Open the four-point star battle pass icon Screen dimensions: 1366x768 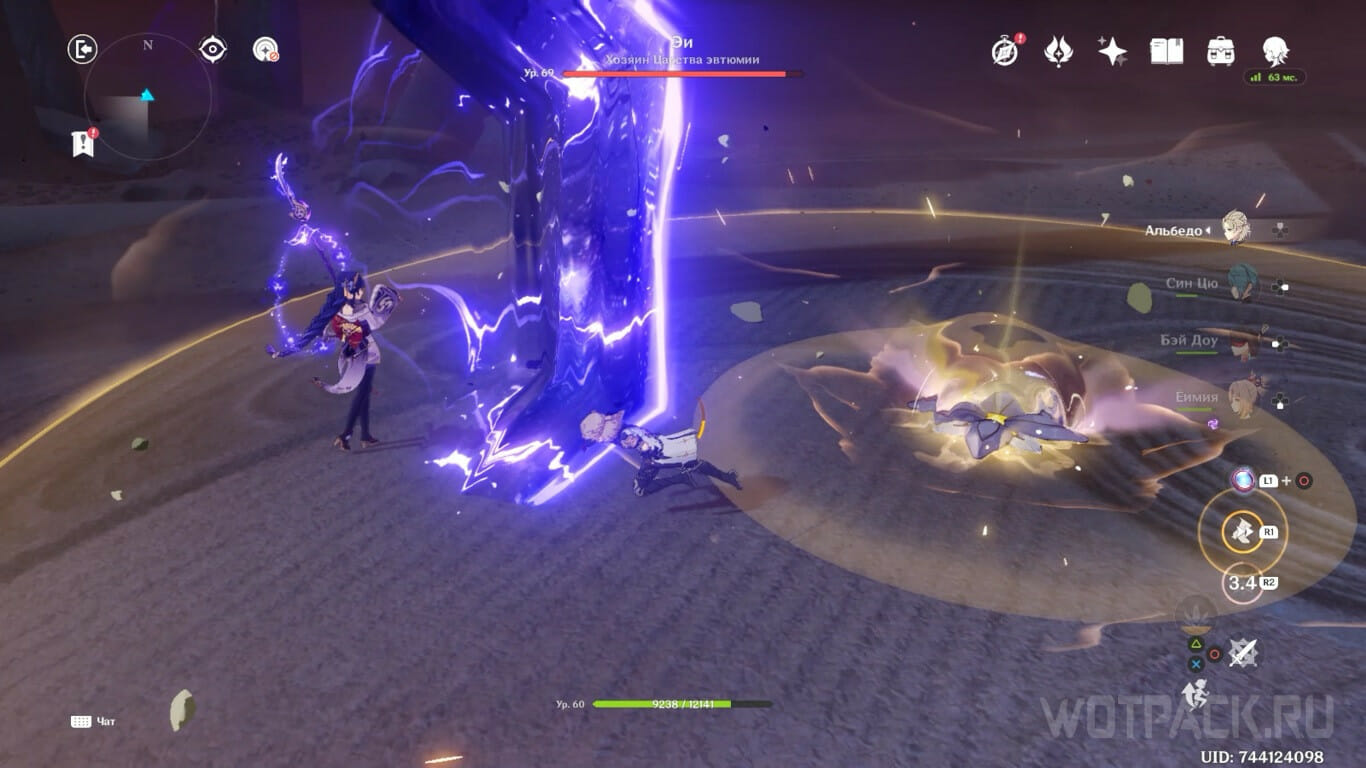tap(1112, 50)
